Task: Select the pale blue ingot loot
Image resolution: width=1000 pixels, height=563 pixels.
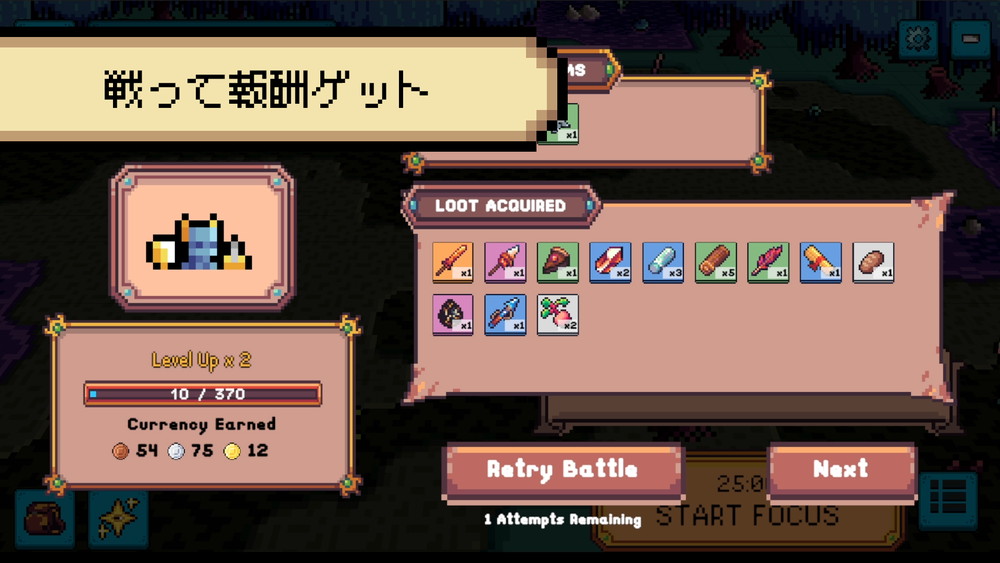Action: (x=663, y=262)
